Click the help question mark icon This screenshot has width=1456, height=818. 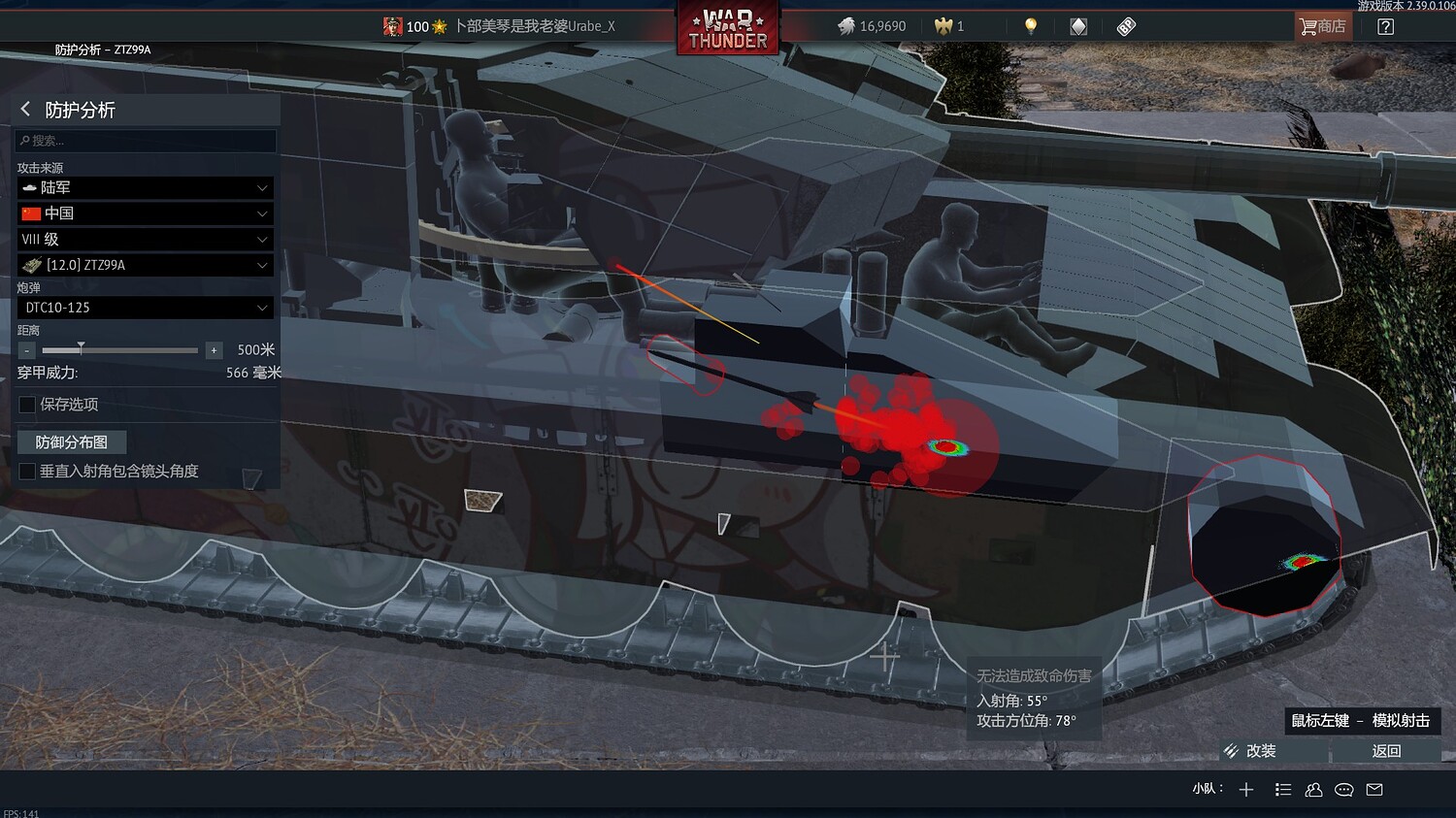pyautogui.click(x=1385, y=26)
